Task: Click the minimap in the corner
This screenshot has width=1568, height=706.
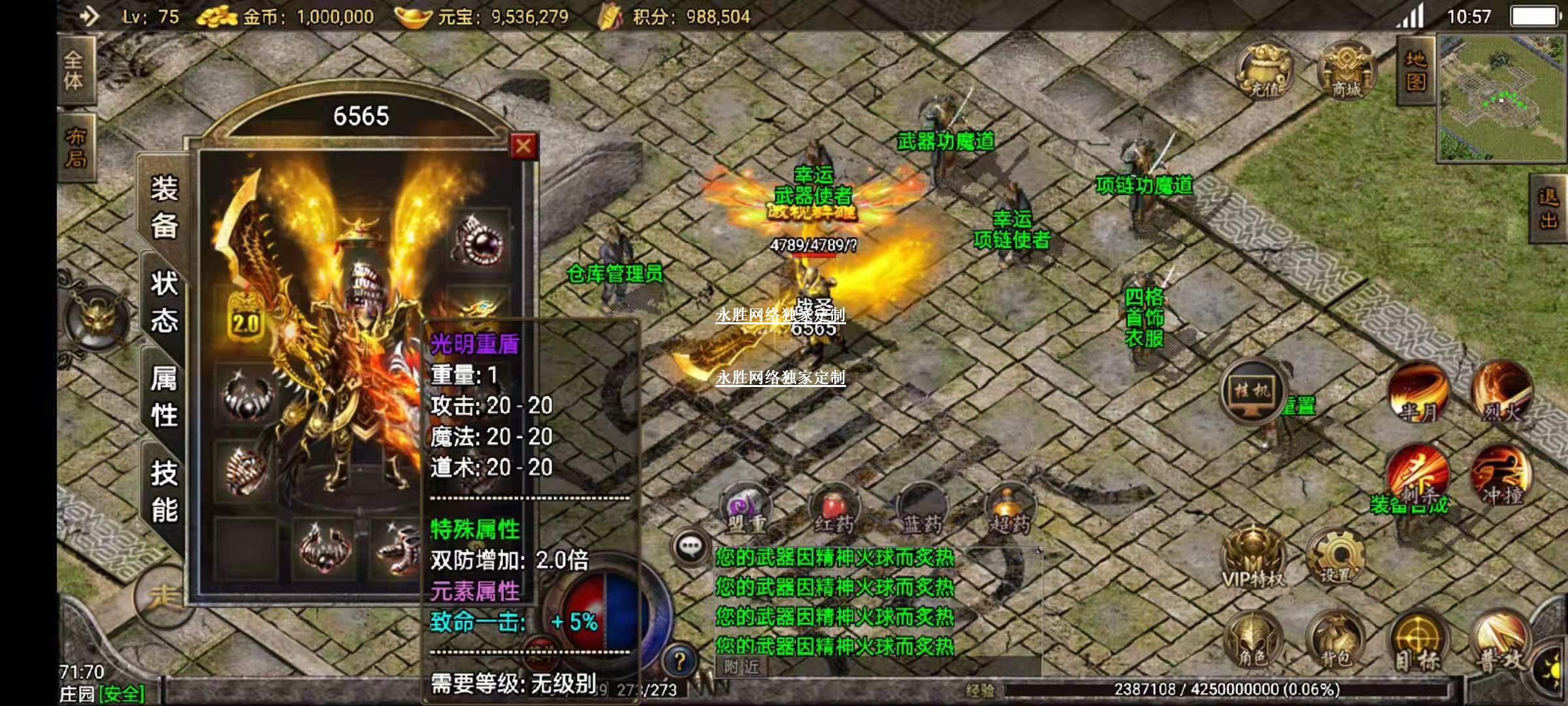Action: pos(1501,98)
